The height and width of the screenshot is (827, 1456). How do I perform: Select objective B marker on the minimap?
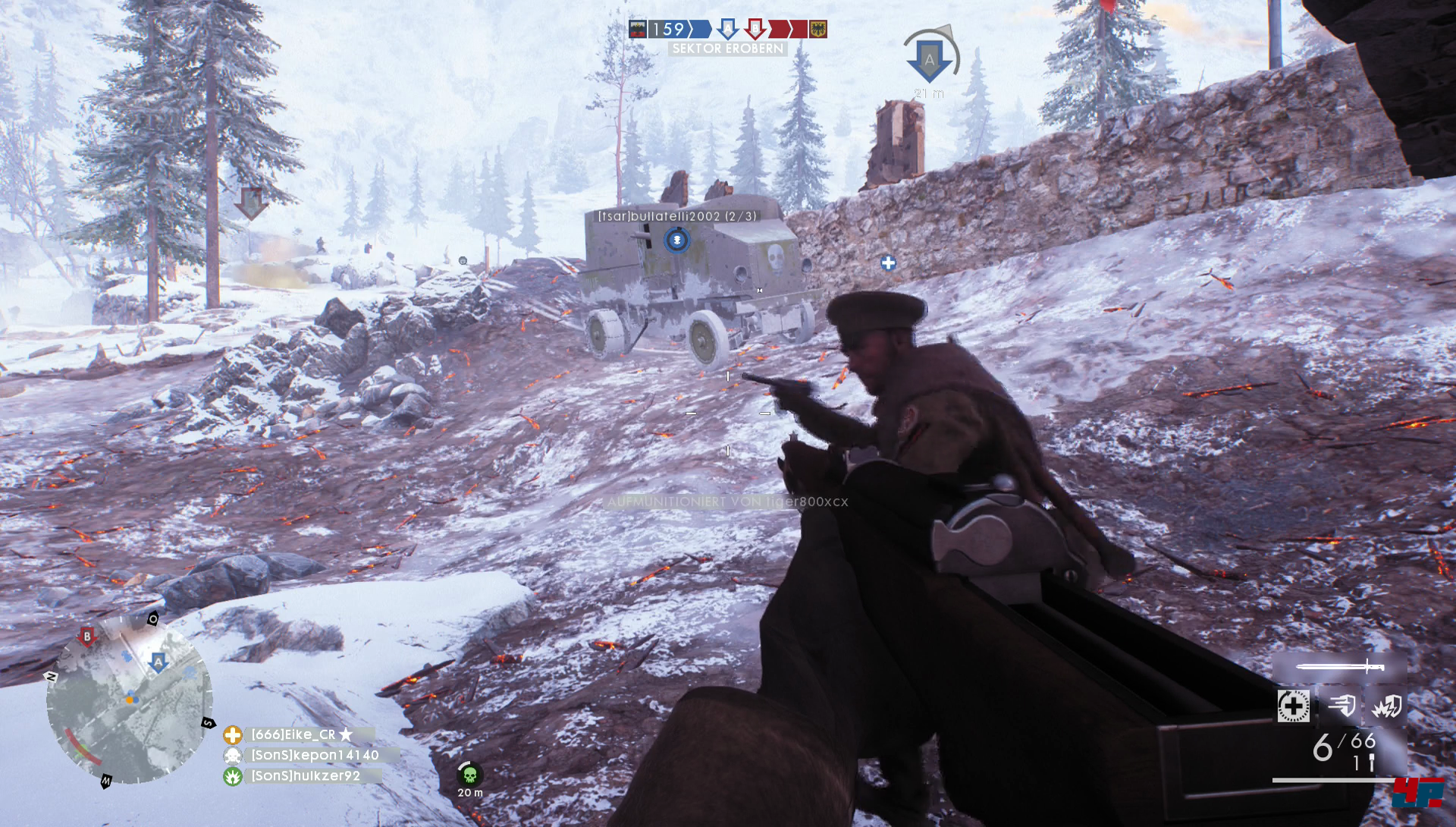(x=87, y=637)
